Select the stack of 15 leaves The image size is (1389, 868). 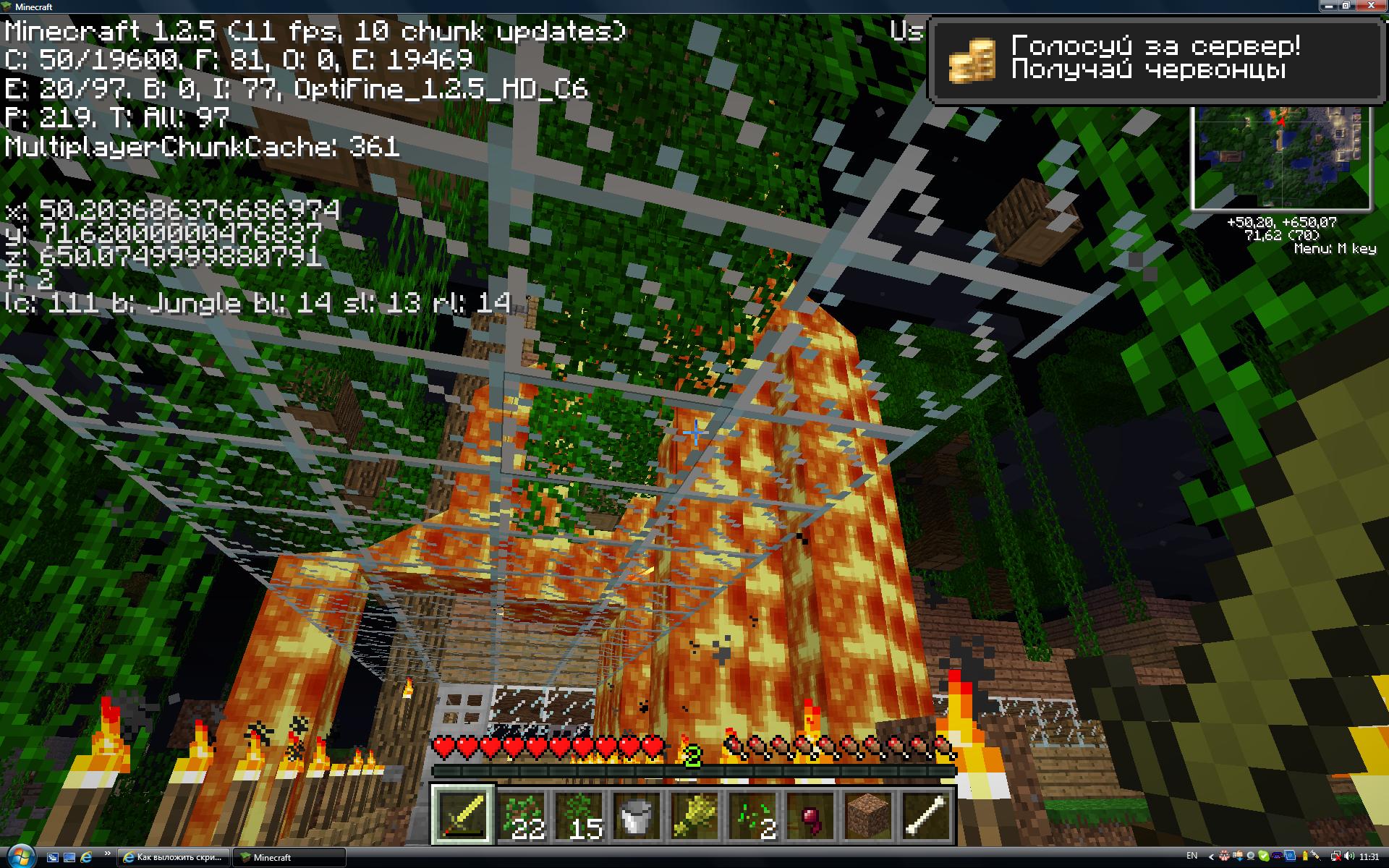click(x=579, y=814)
